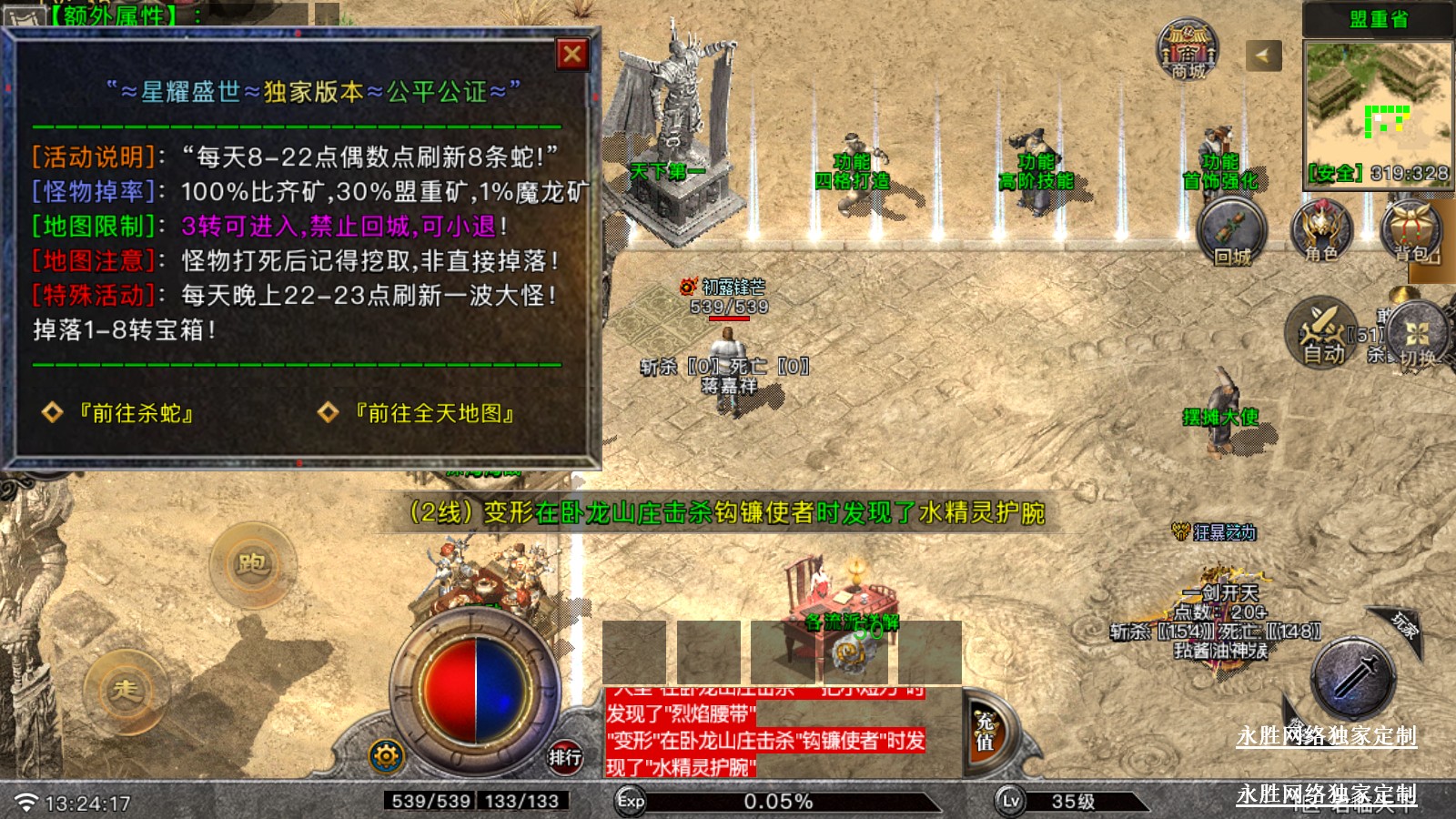Image resolution: width=1456 pixels, height=819 pixels.
Task: Switch to 跑 run mode
Action: coord(252,564)
